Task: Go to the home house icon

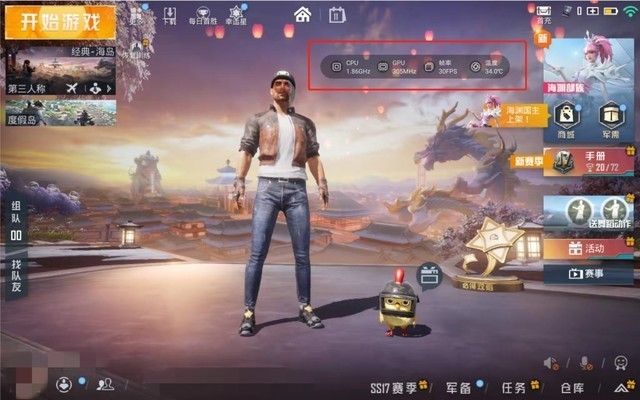Action: 302,14
